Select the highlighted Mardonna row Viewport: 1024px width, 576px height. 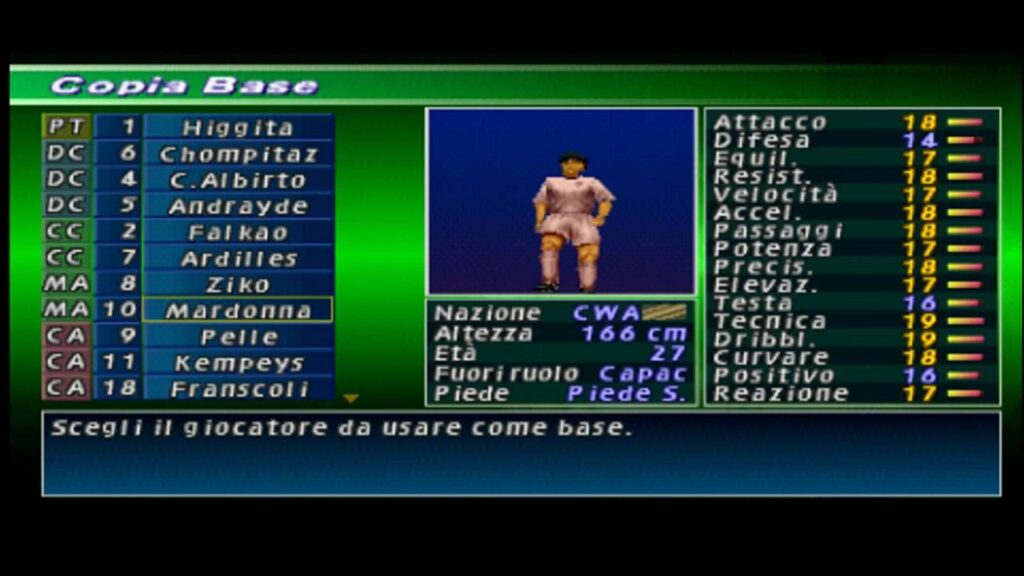(x=238, y=311)
